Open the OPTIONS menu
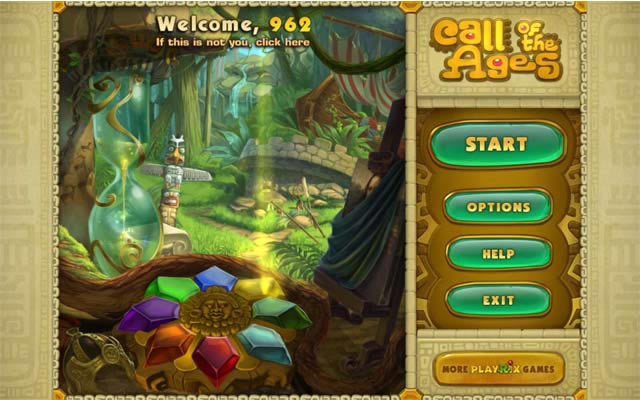Image resolution: width=640 pixels, height=400 pixels. (x=497, y=207)
